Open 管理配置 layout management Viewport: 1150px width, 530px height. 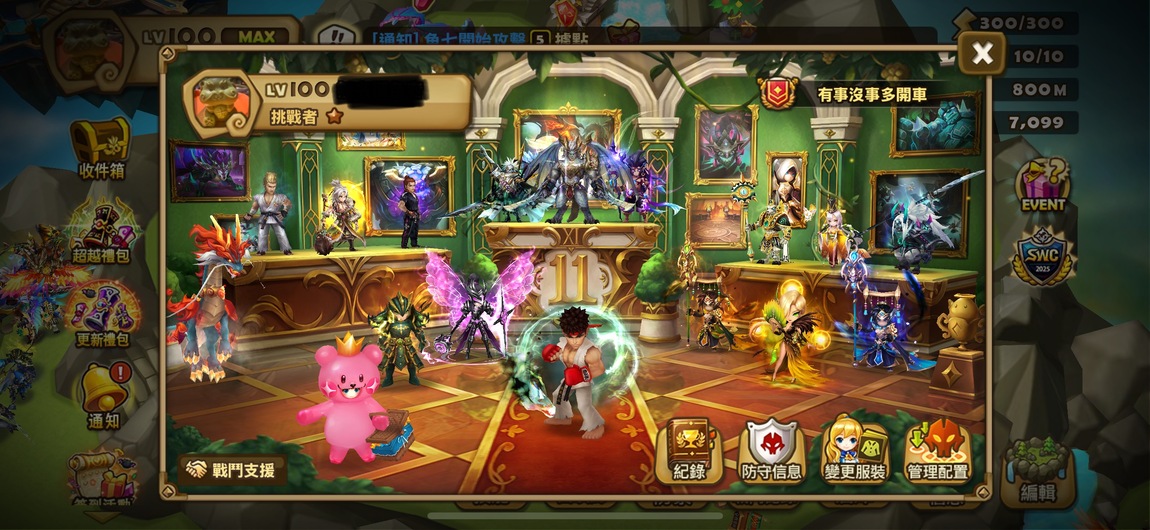click(x=937, y=451)
